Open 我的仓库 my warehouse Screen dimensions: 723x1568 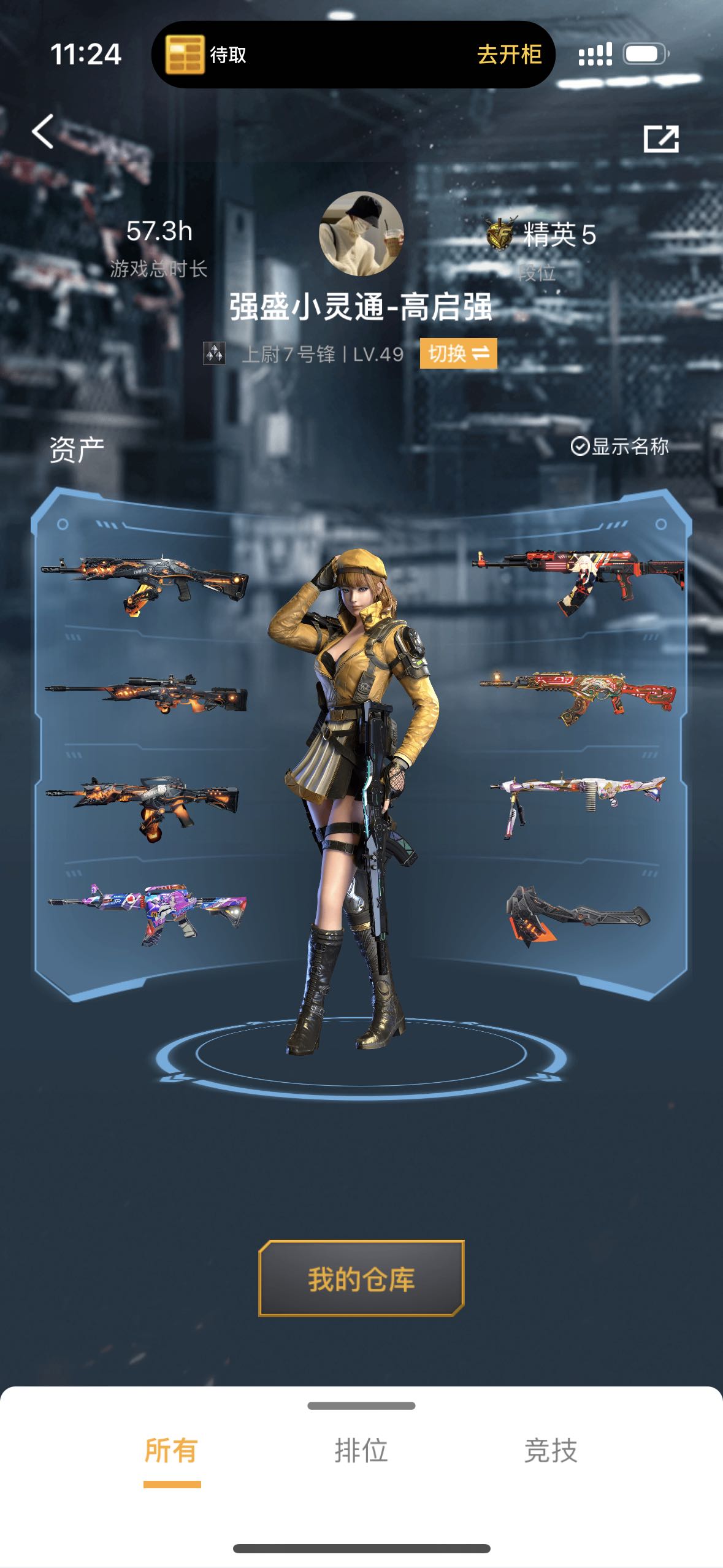(361, 1279)
